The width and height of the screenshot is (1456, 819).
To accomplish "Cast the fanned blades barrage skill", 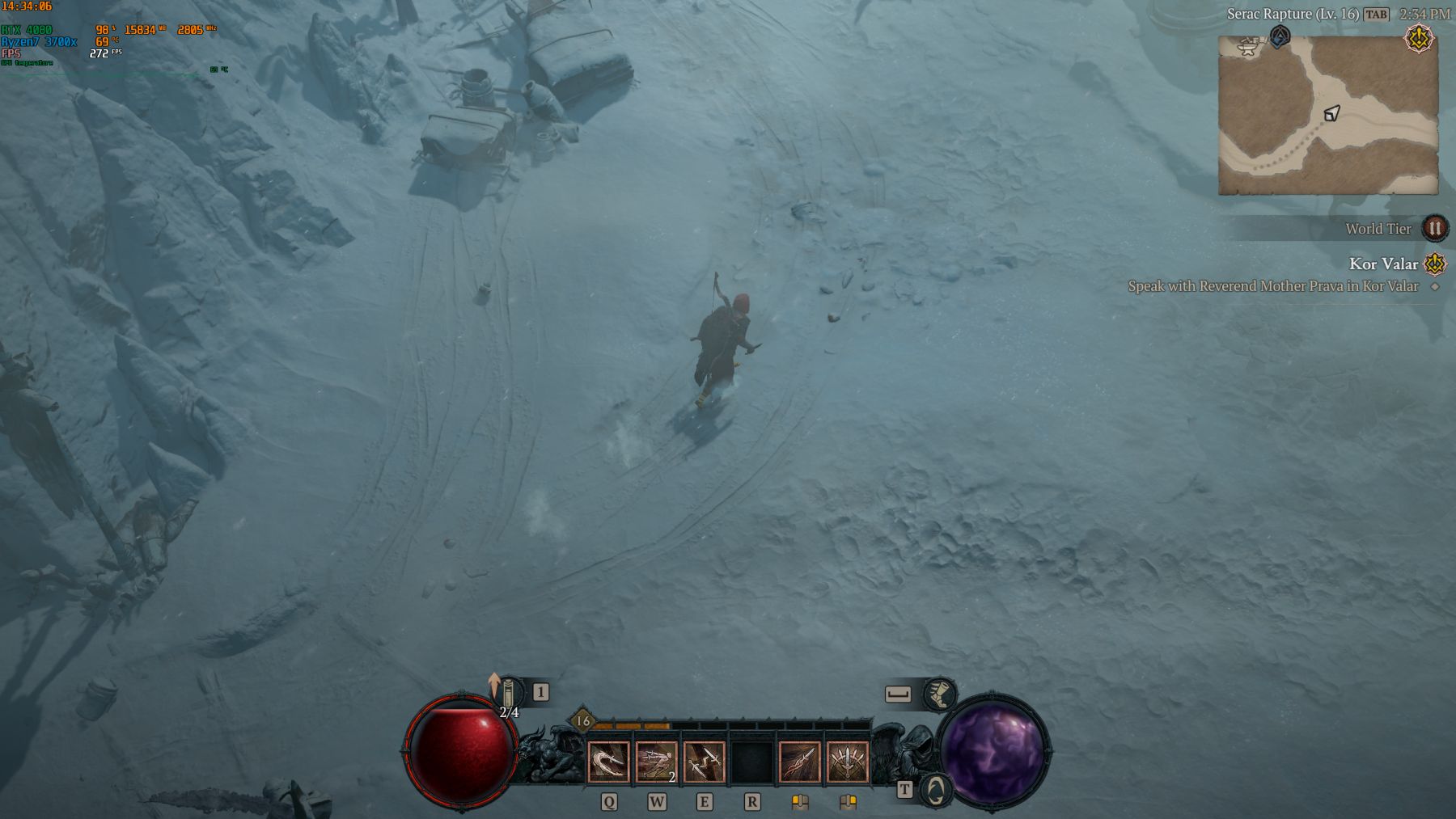I will pos(848,762).
